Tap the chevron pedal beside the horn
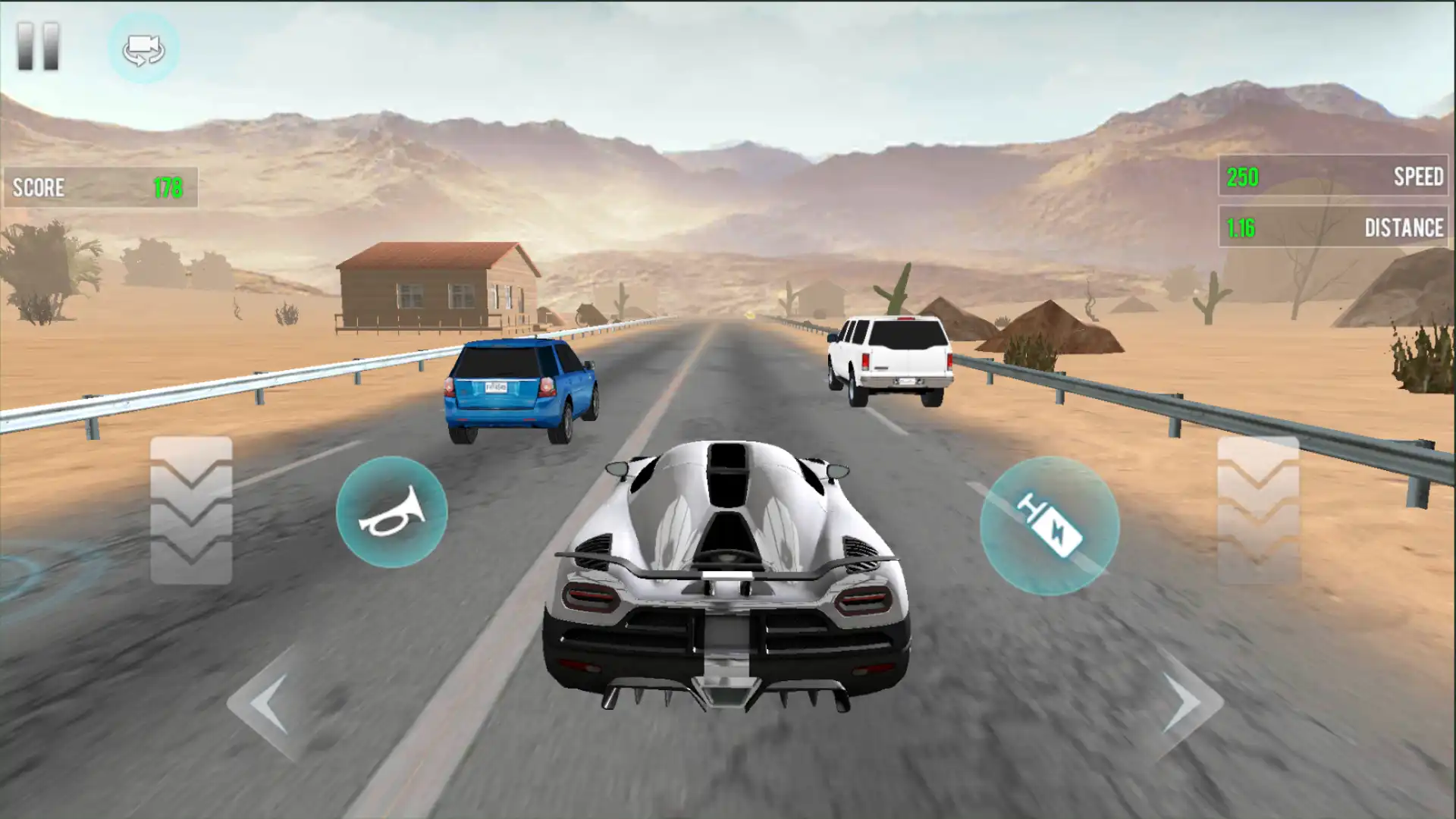The height and width of the screenshot is (819, 1456). (191, 510)
